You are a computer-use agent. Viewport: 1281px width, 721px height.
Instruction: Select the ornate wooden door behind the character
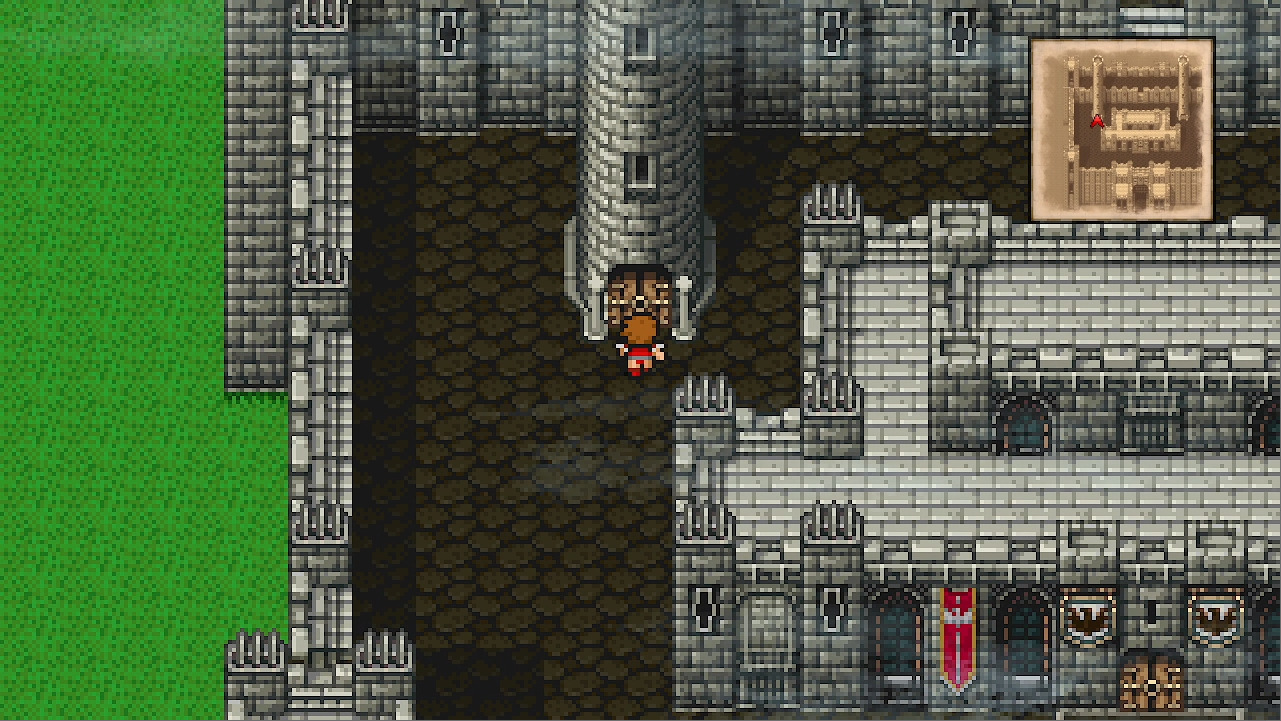coord(638,295)
